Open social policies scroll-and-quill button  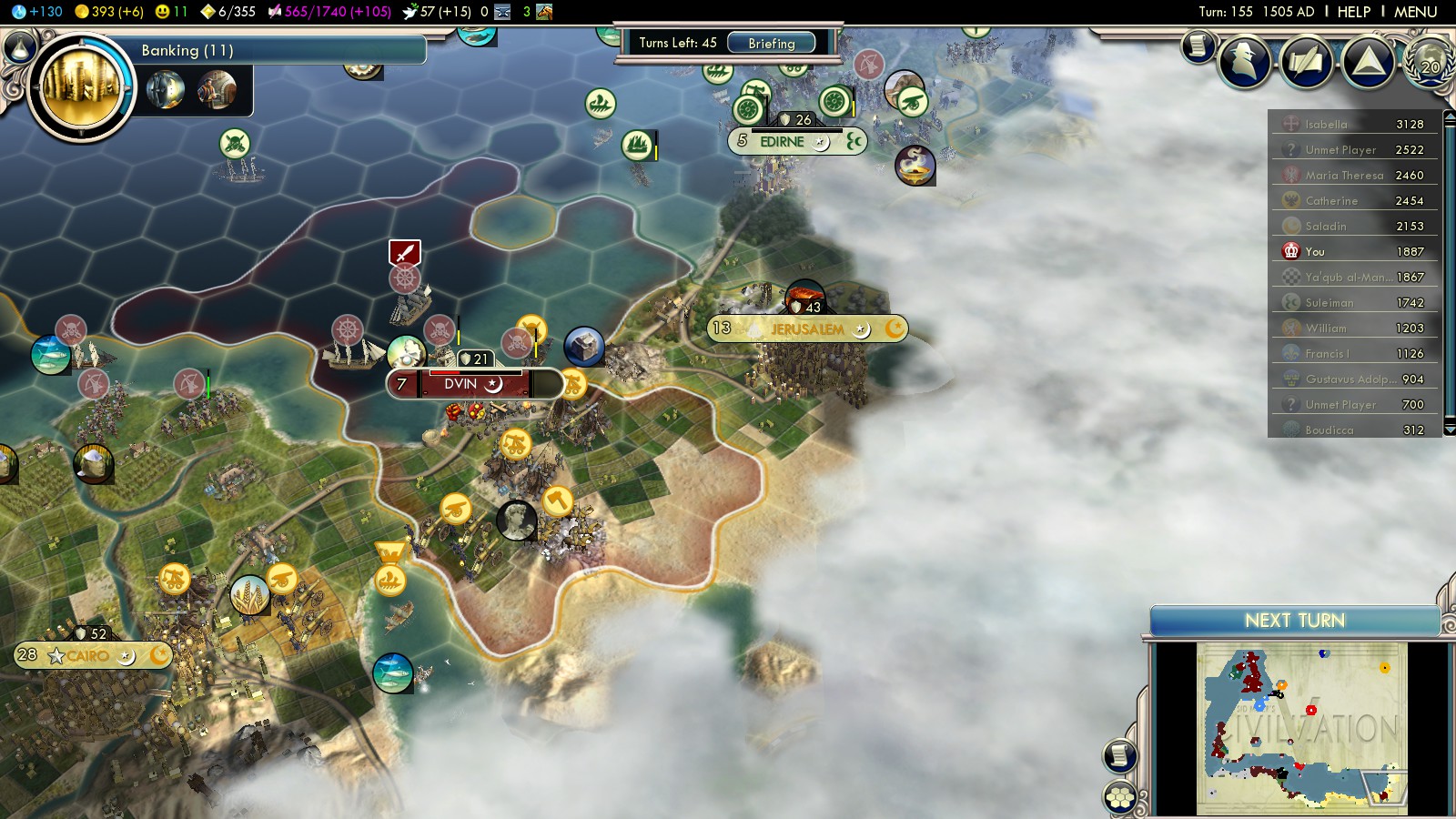pos(1307,62)
